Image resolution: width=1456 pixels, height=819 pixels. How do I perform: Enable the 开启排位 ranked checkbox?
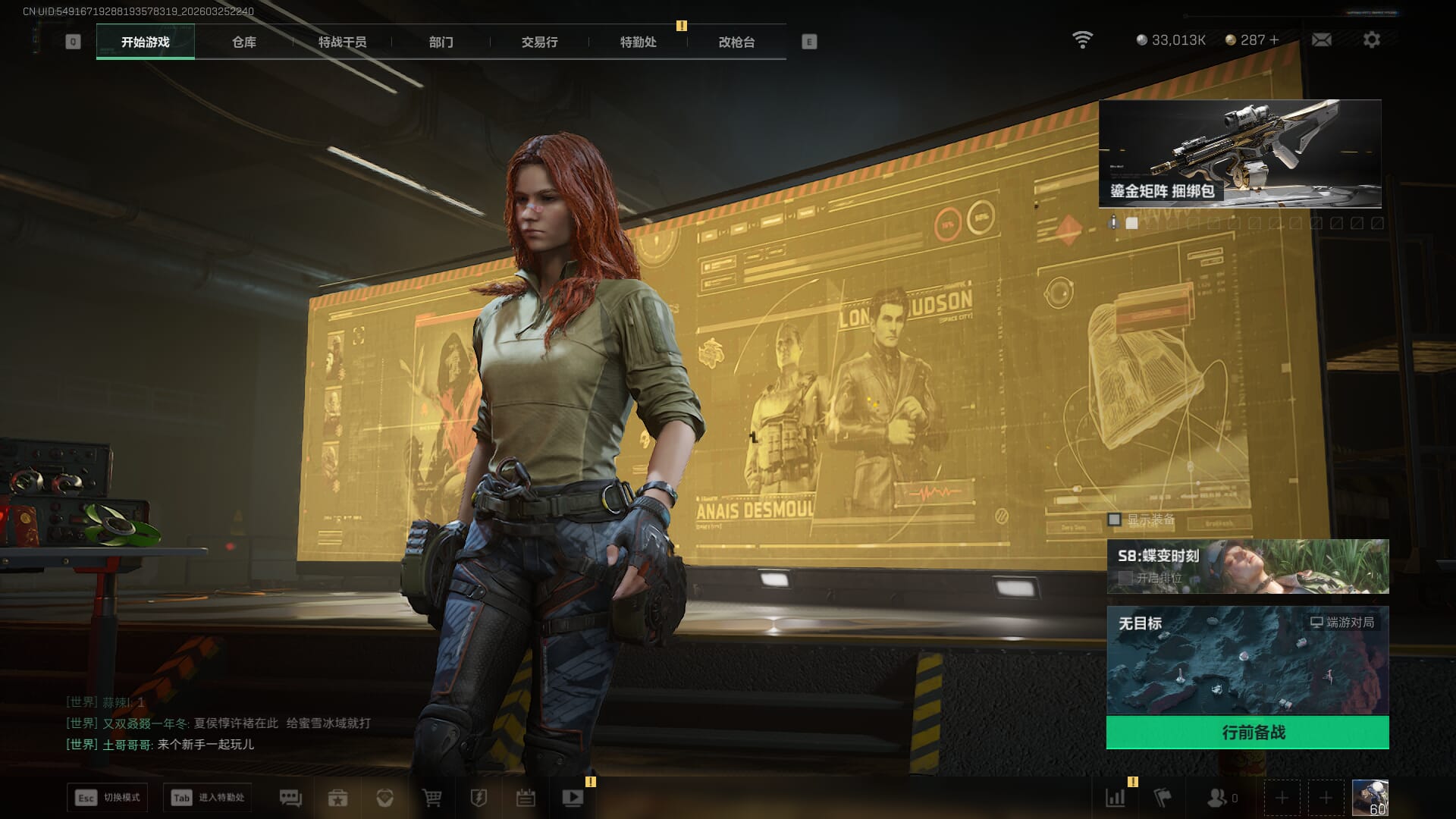[1125, 578]
